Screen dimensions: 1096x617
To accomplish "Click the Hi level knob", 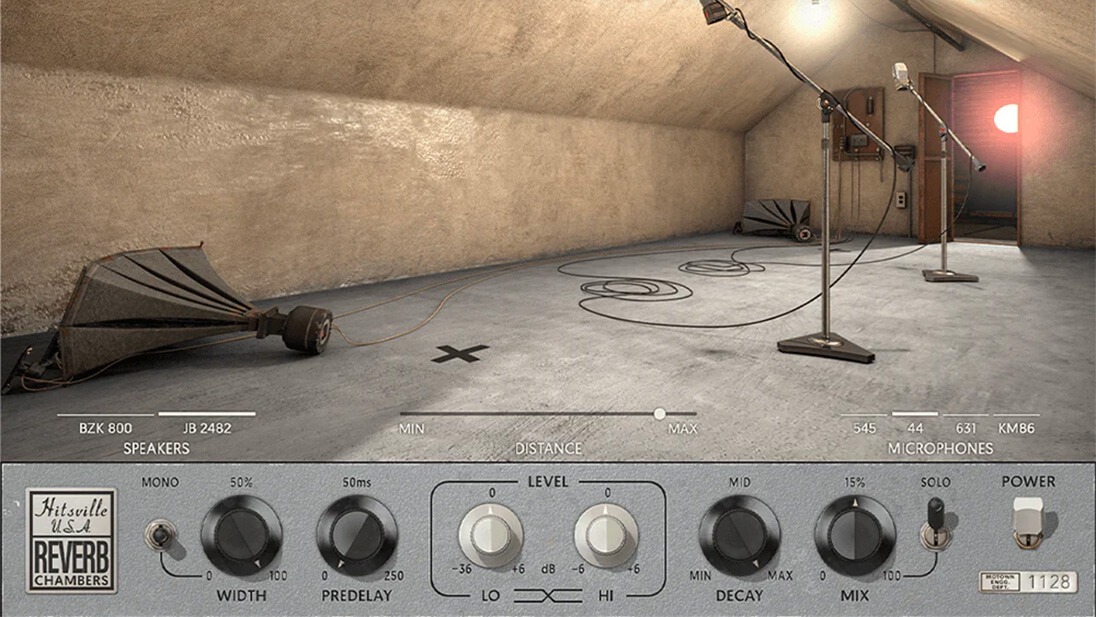I will pos(607,535).
